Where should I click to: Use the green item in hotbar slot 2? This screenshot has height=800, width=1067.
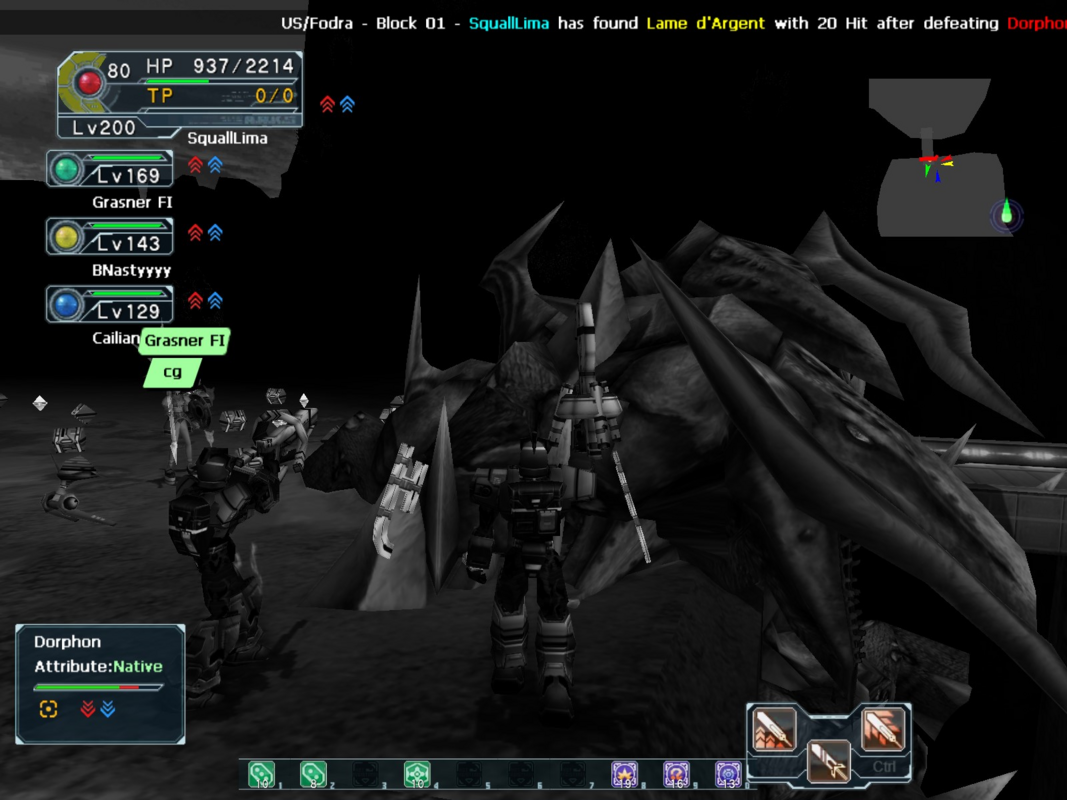coord(313,774)
